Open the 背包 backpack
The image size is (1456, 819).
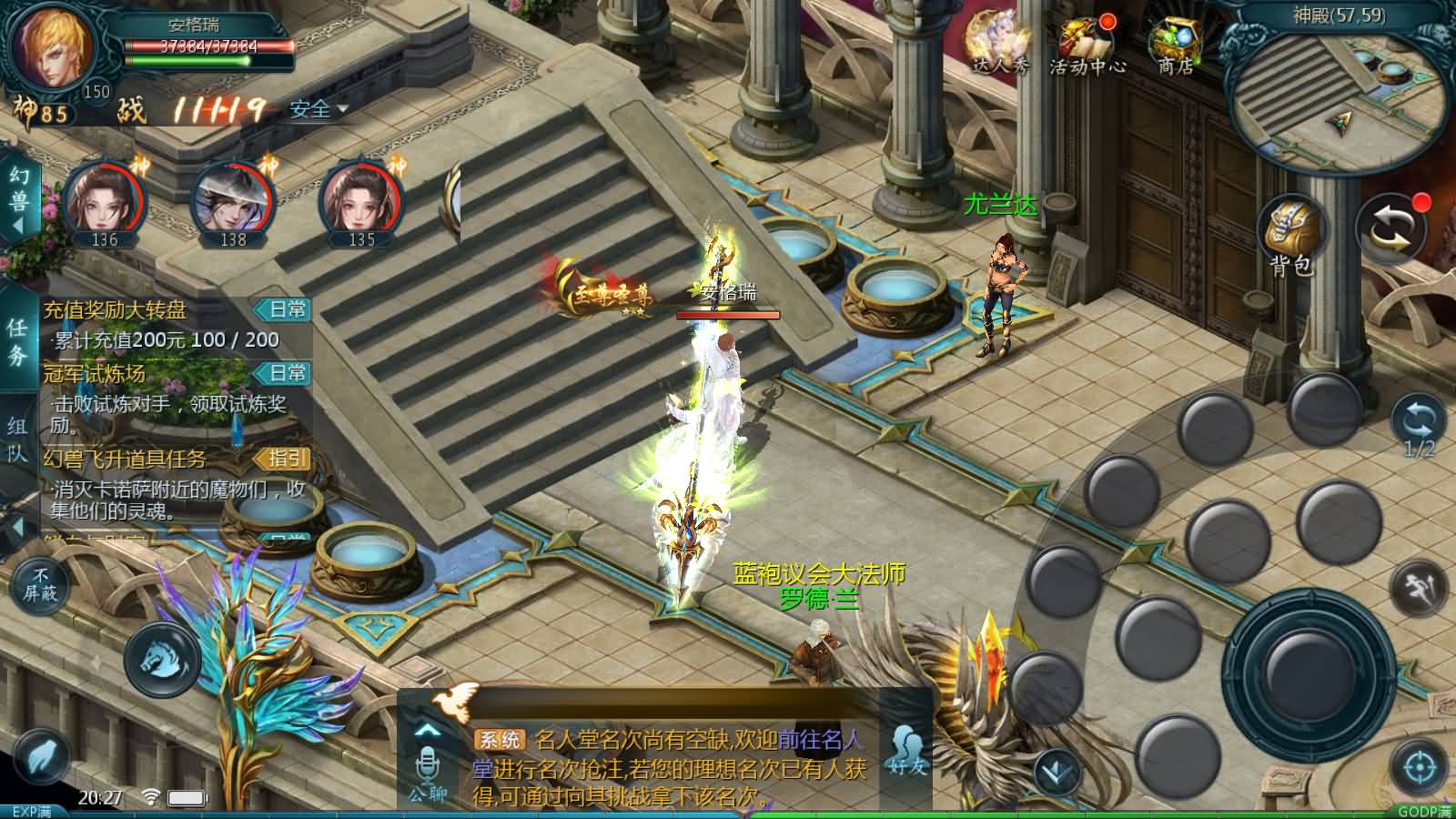click(1291, 236)
